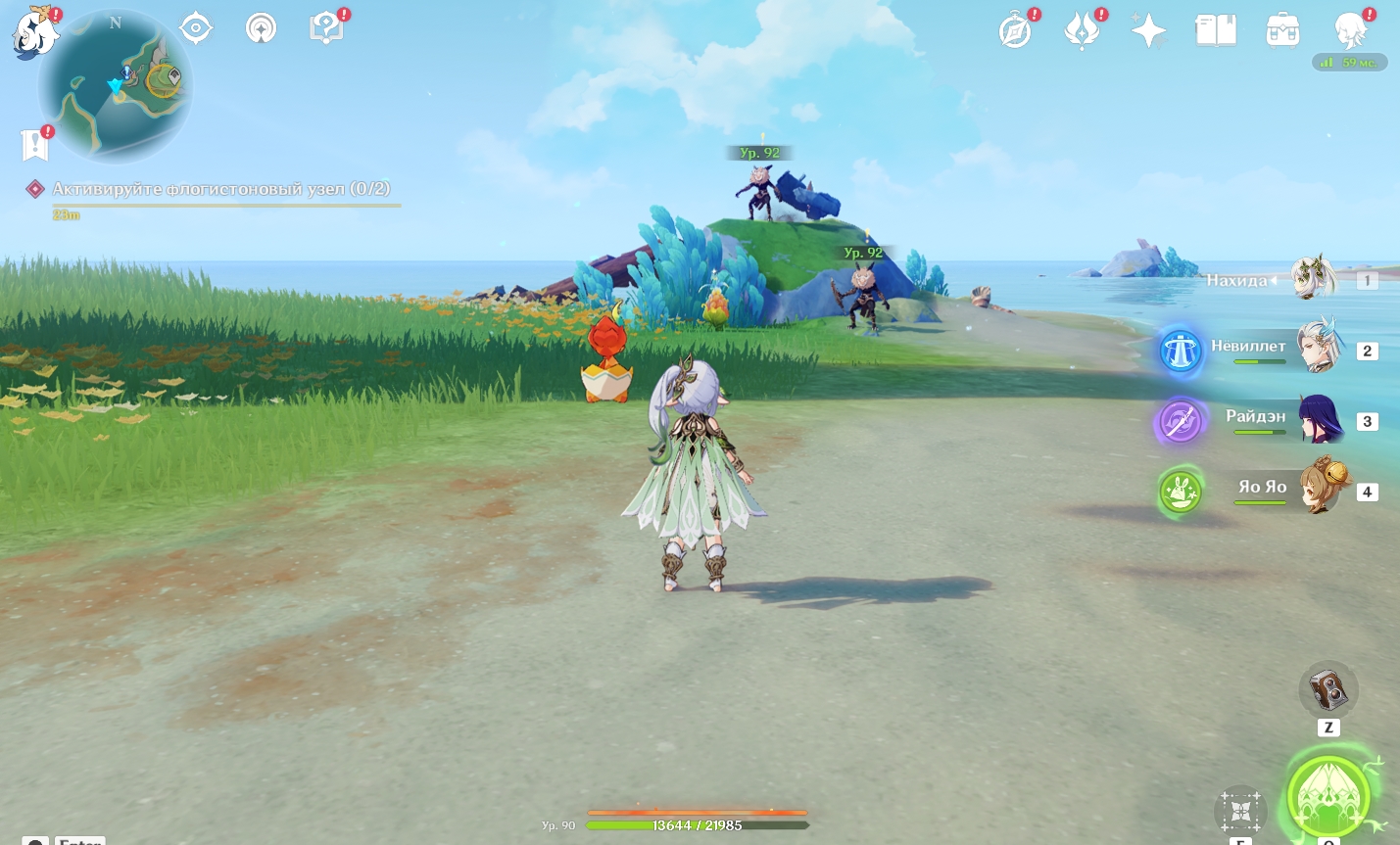Open the Adventurer Handbook book icon
The width and height of the screenshot is (1400, 845).
click(1216, 31)
